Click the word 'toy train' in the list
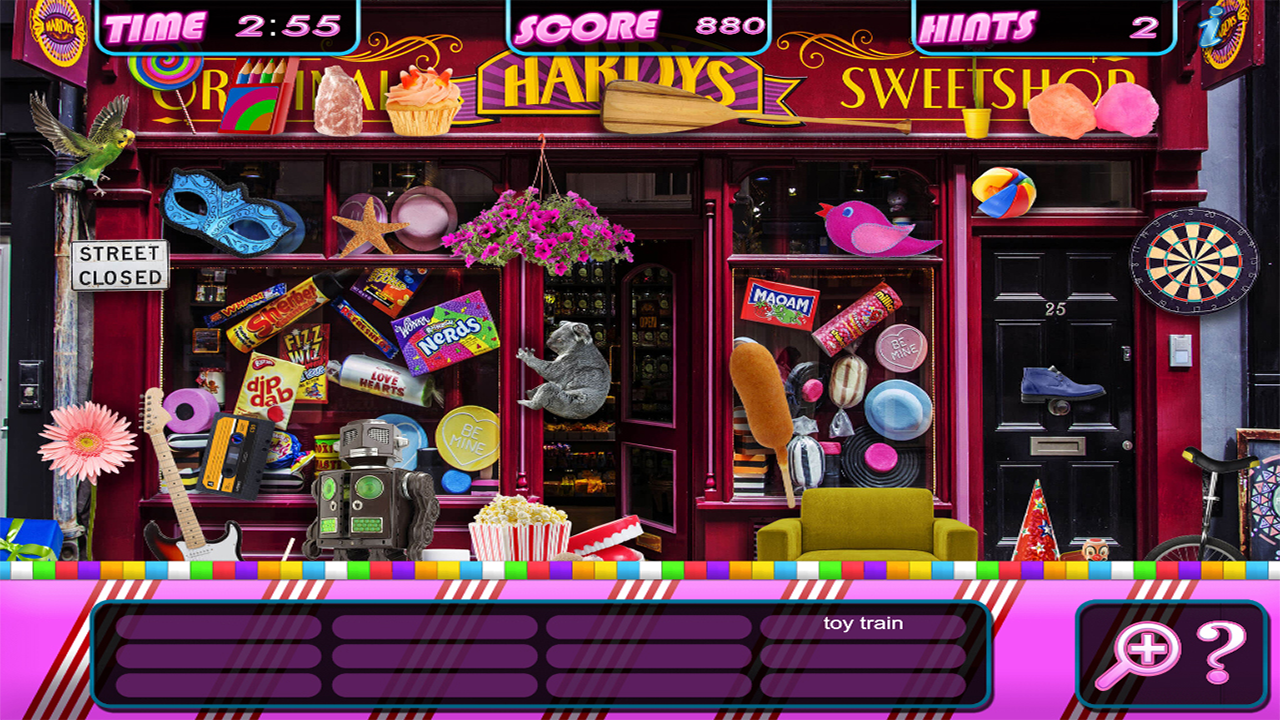Screen dimensions: 1280x720 [866, 621]
